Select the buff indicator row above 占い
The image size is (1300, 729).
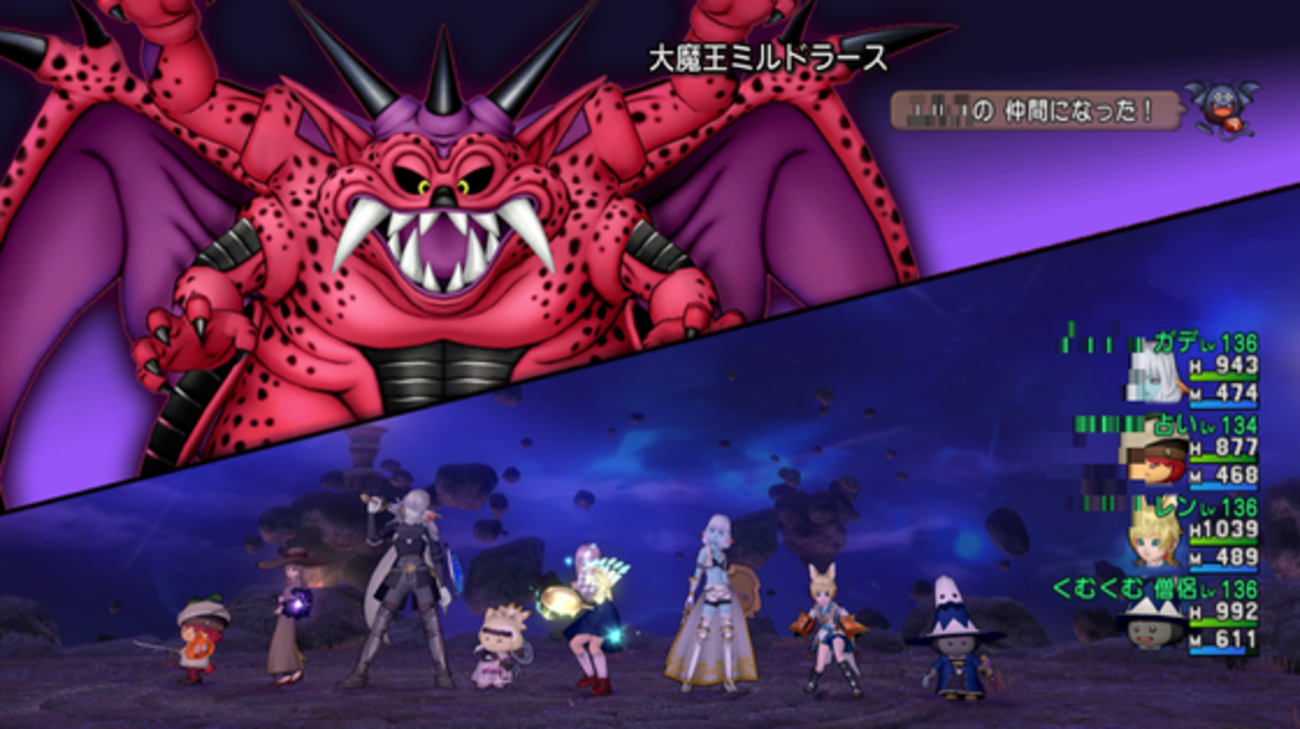point(1106,423)
